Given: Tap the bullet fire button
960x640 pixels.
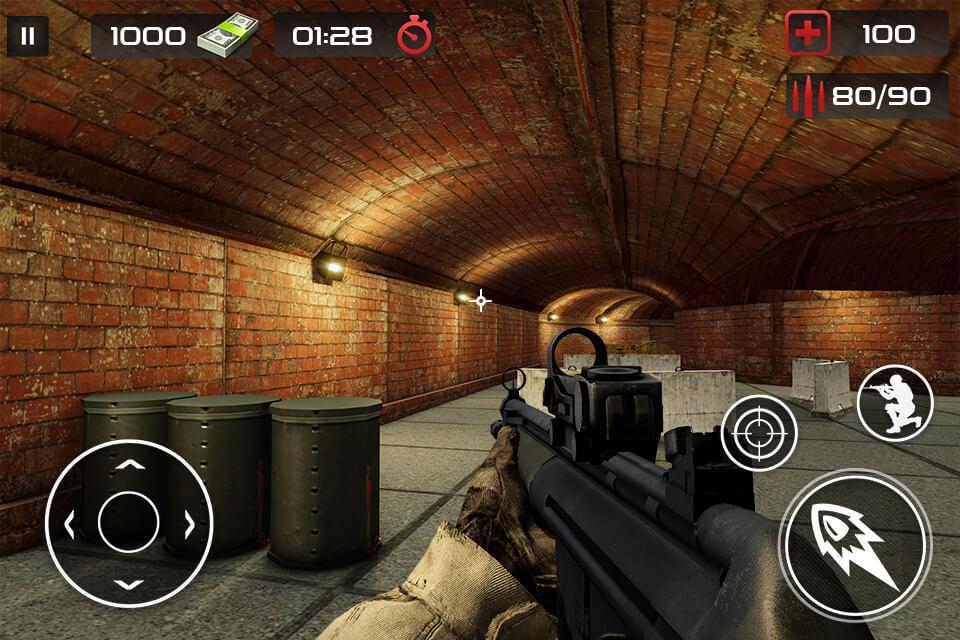Looking at the screenshot, I should click(x=855, y=544).
